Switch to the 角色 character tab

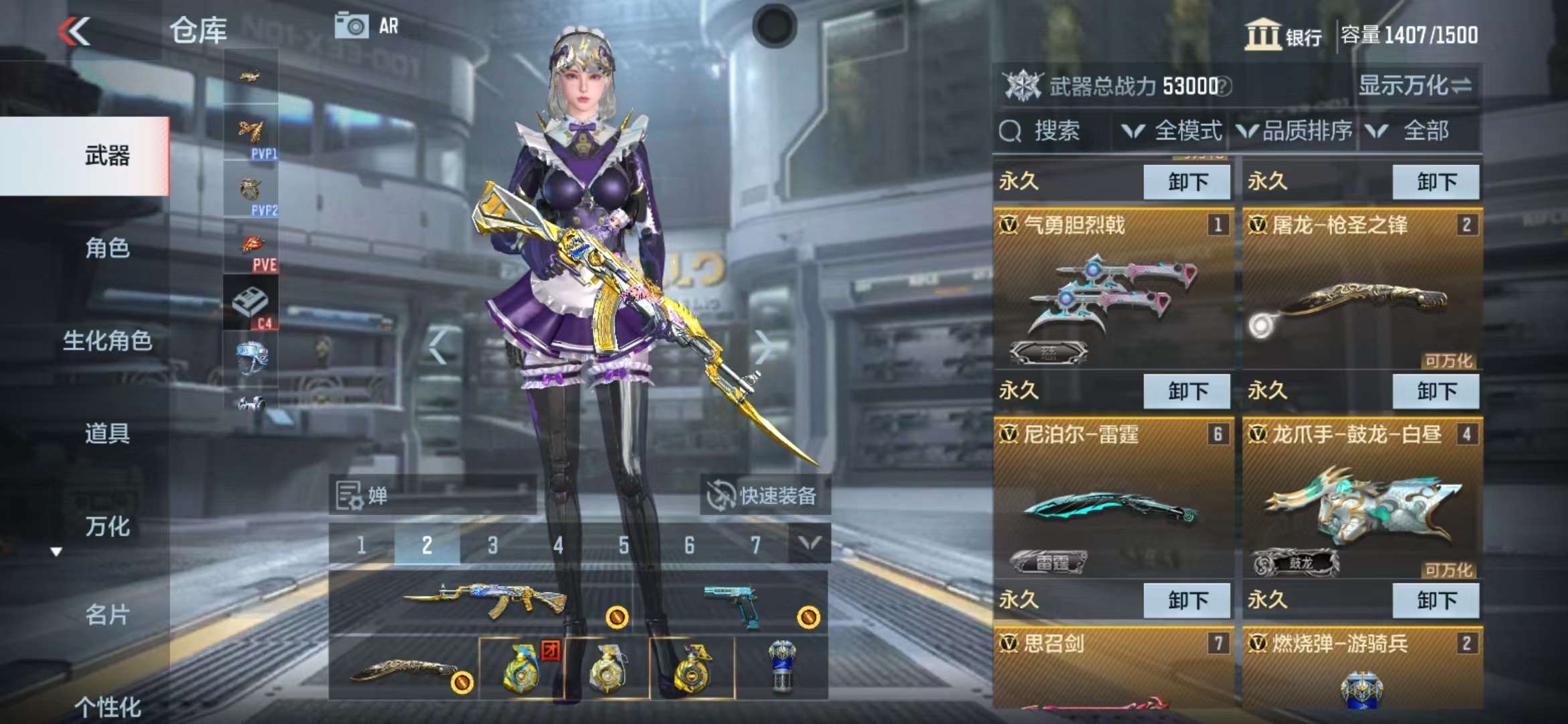click(107, 248)
